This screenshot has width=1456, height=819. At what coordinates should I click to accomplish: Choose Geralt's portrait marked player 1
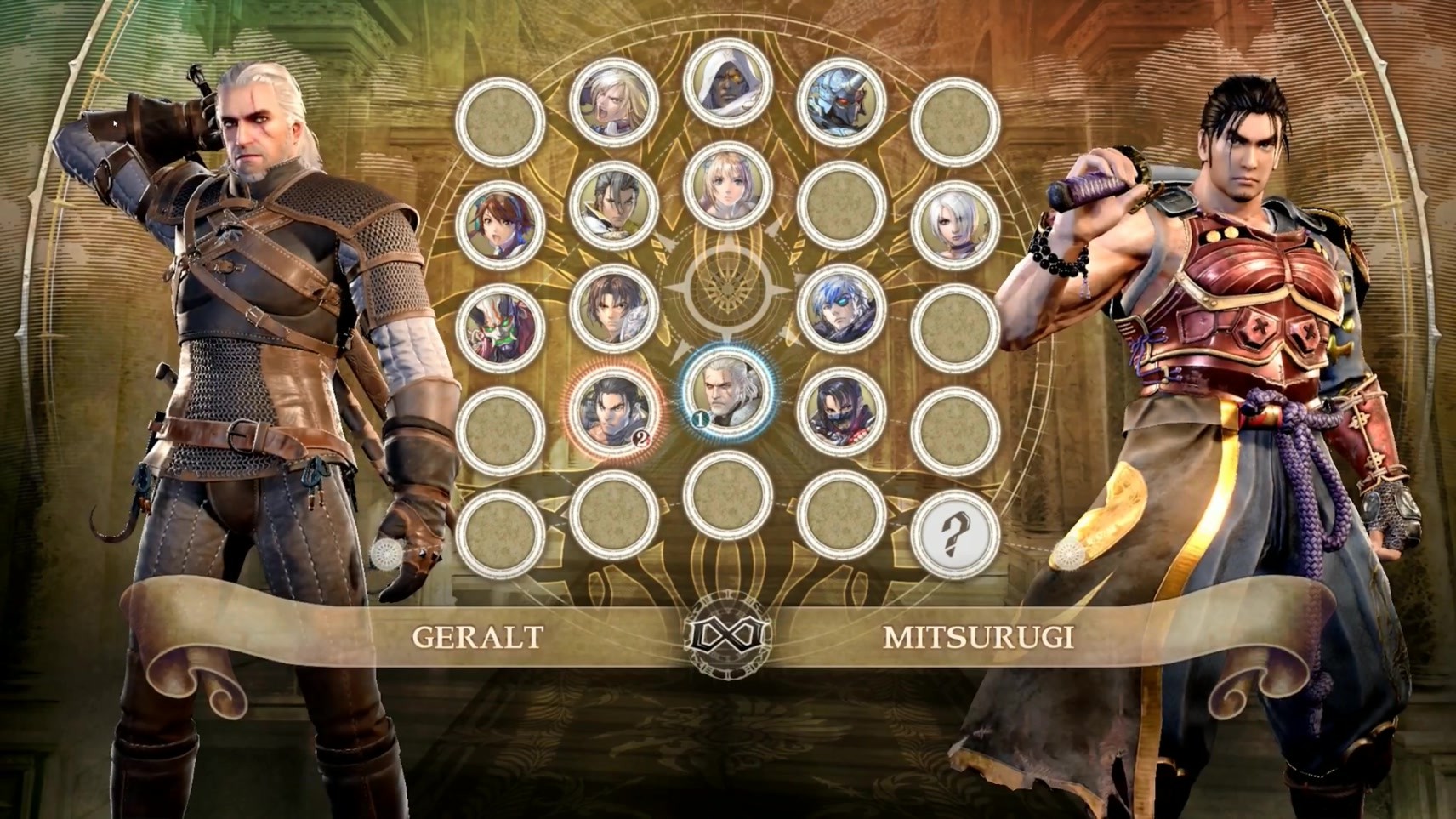(727, 392)
